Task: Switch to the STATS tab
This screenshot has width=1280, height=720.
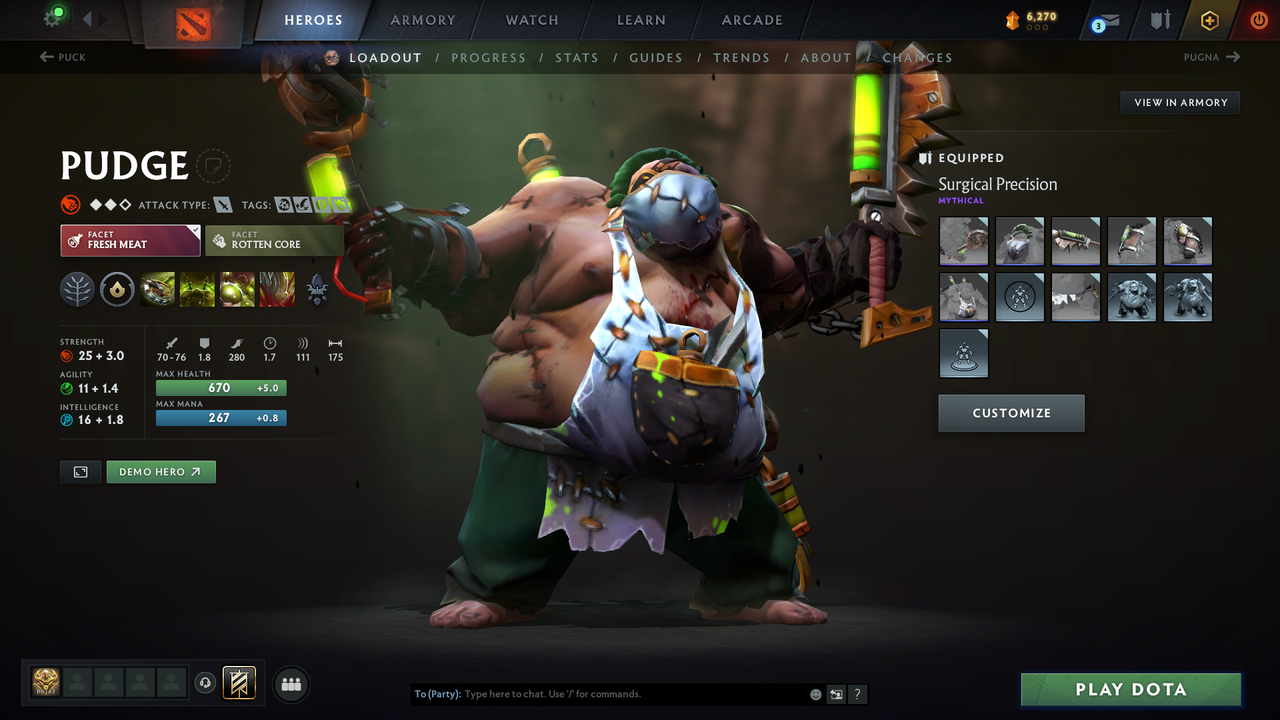Action: (577, 57)
